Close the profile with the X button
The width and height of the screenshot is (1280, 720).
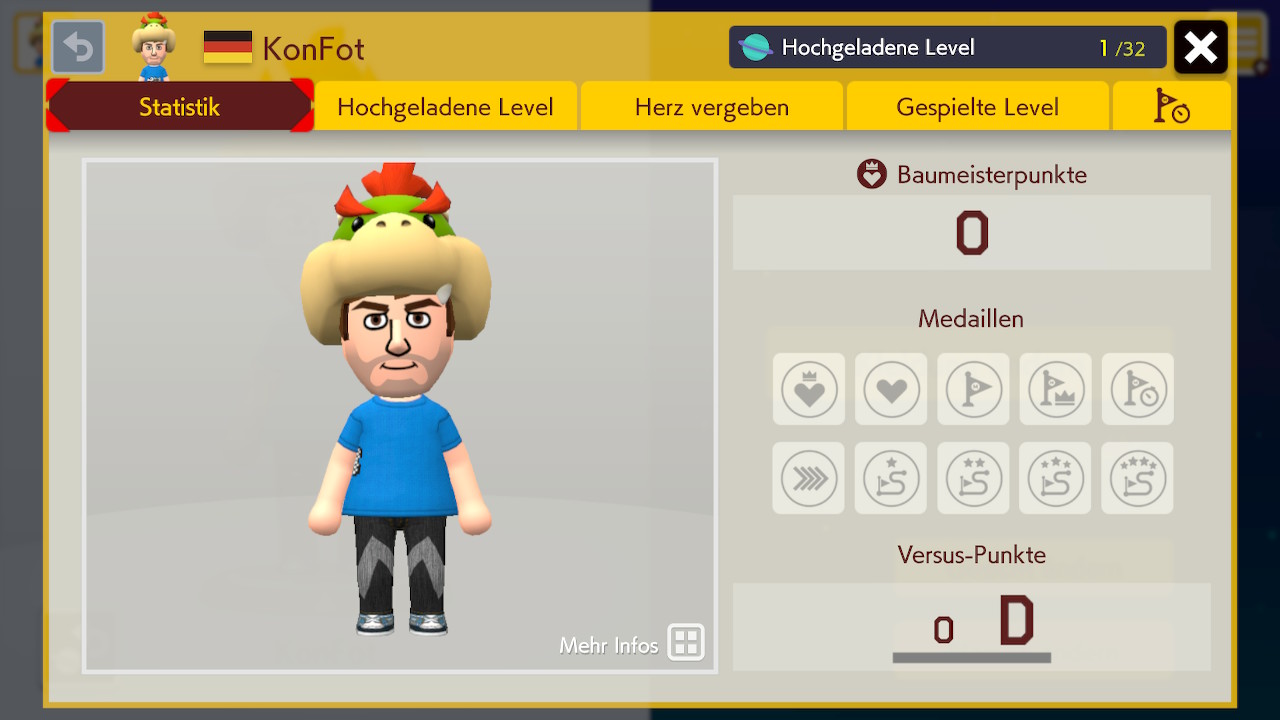click(1200, 48)
